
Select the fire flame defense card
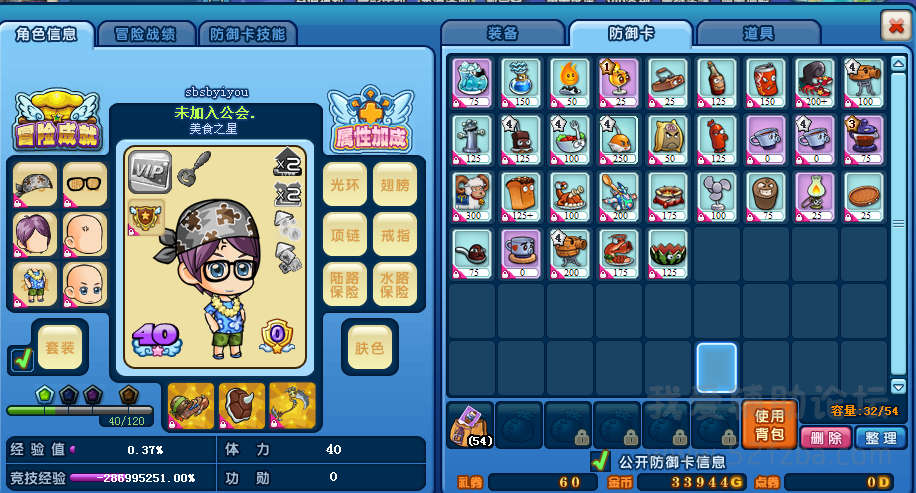(570, 80)
